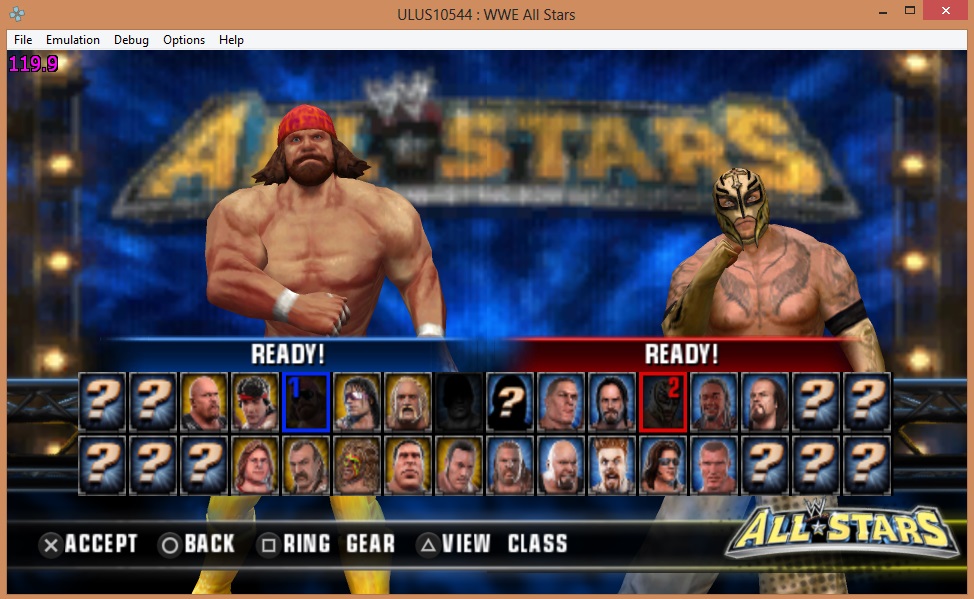Select the black silhouette question mark tile
The height and width of the screenshot is (599, 974).
511,401
